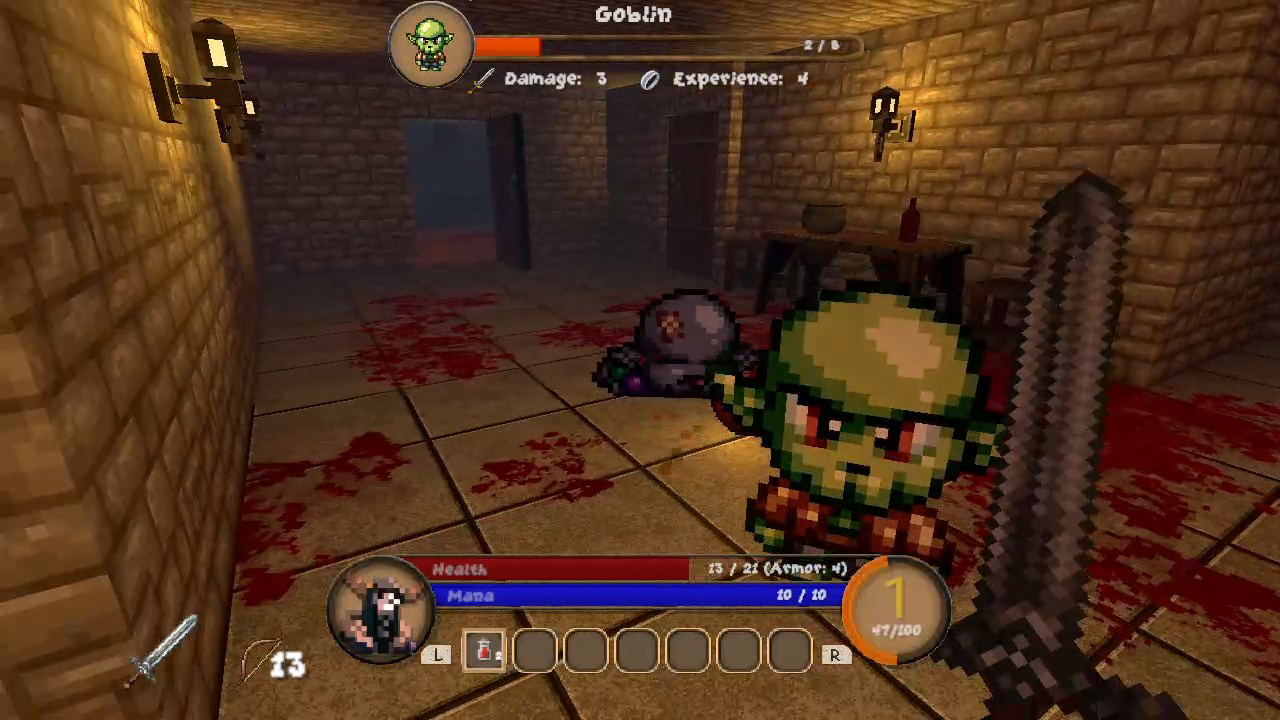Toggle the L hotbar scroll button
This screenshot has width=1280, height=720.
[437, 654]
